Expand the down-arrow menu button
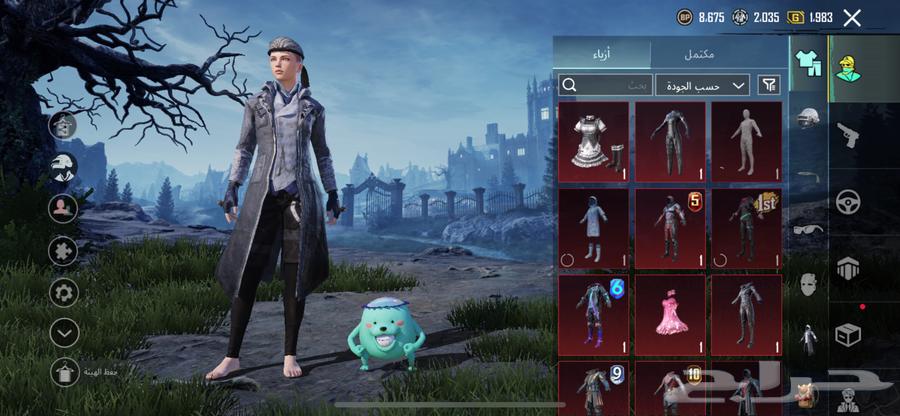900x416 pixels. 64,332
